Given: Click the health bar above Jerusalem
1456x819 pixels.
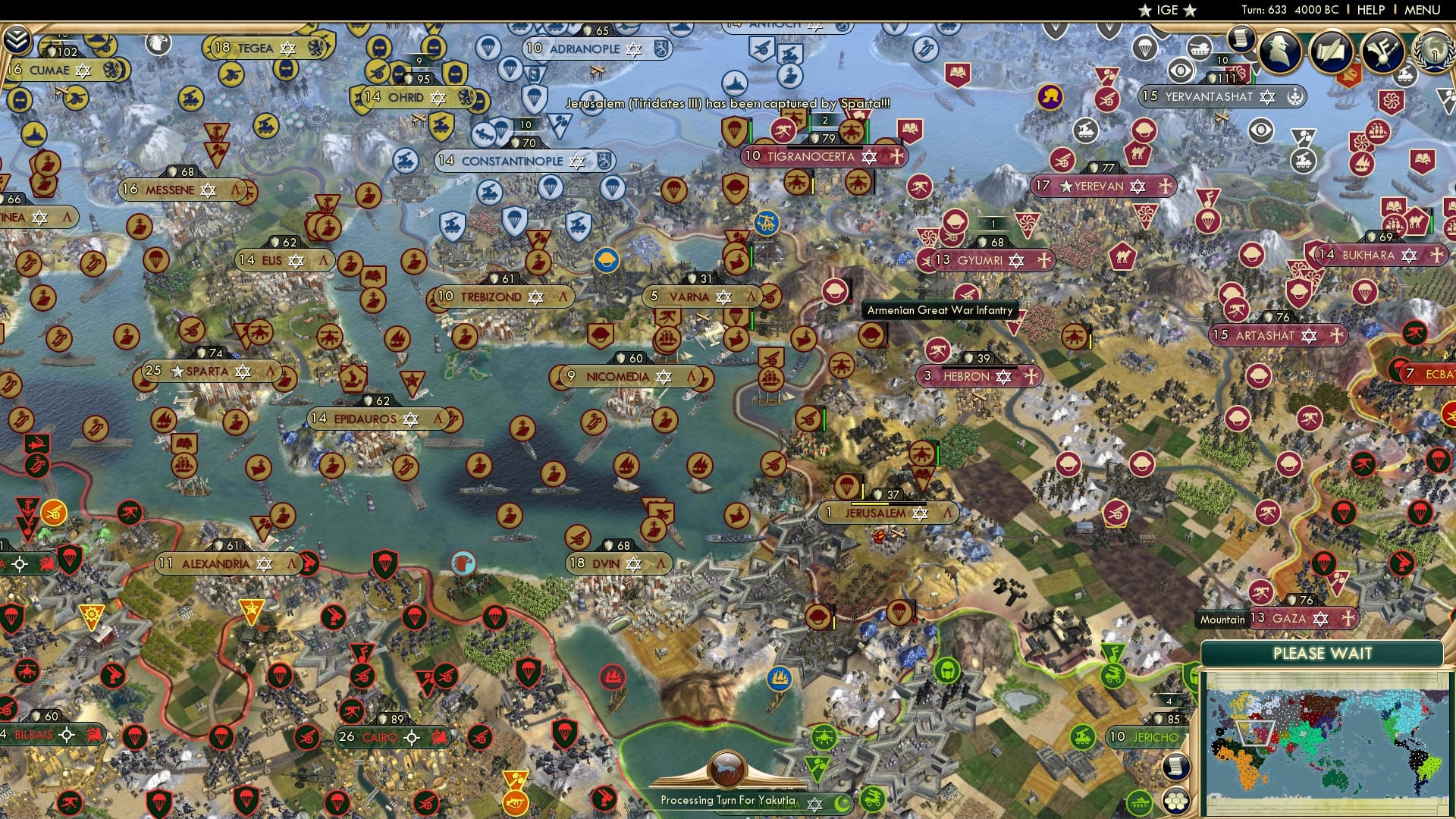Looking at the screenshot, I should [x=887, y=504].
